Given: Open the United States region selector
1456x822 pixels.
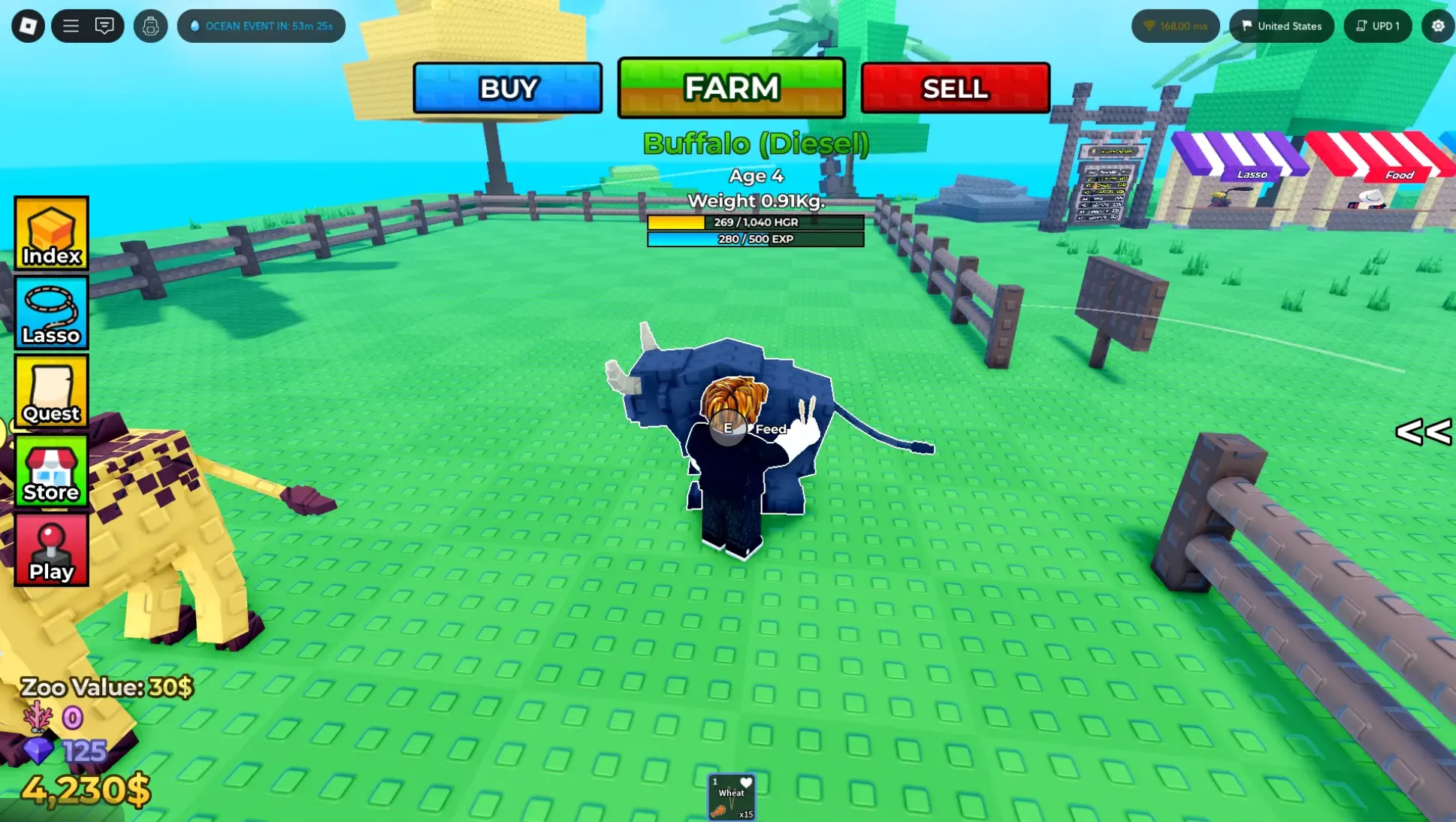Looking at the screenshot, I should [x=1281, y=26].
